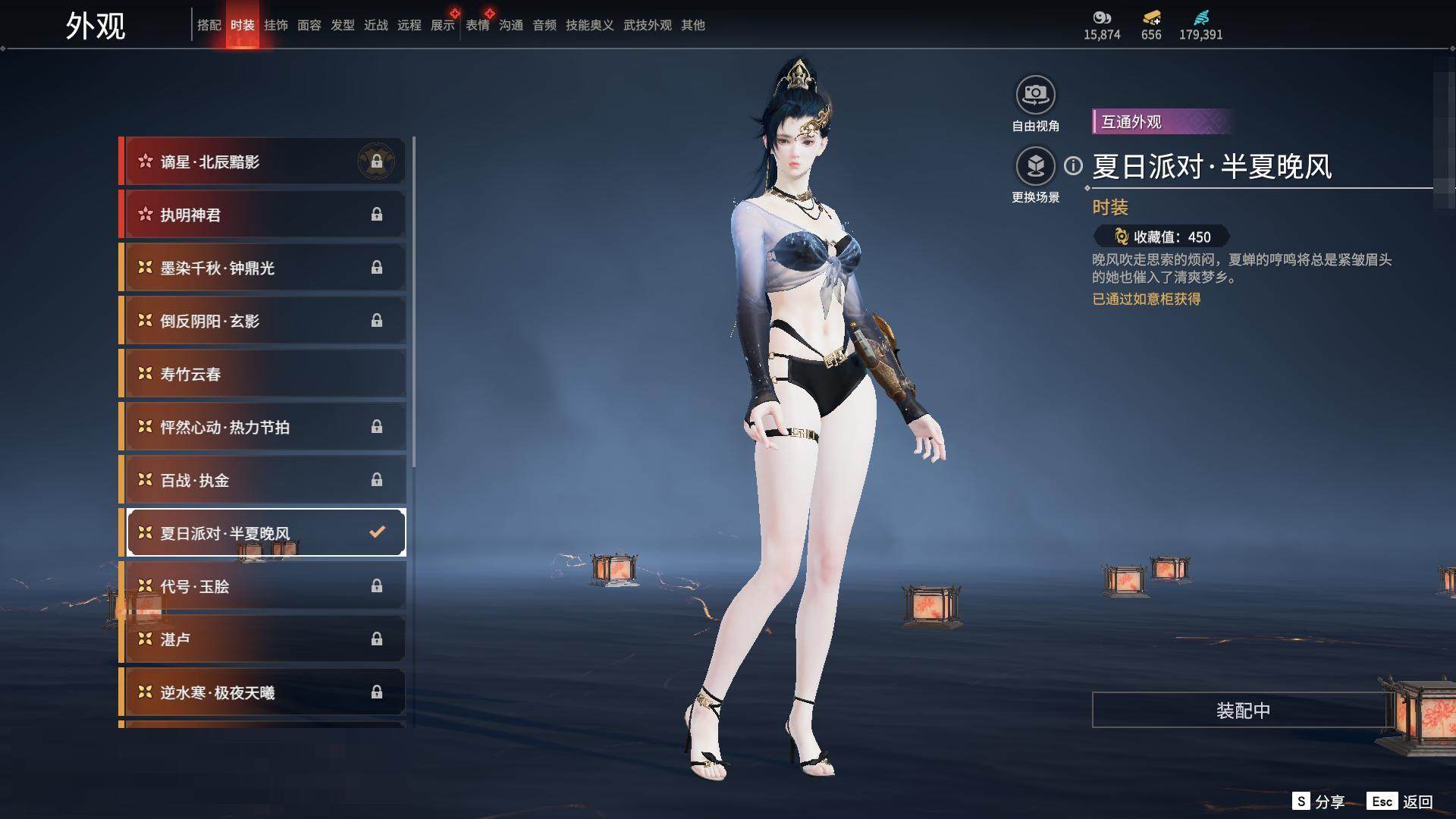Viewport: 1456px width, 819px height.
Task: Switch to the 搭配 tab
Action: [x=209, y=25]
